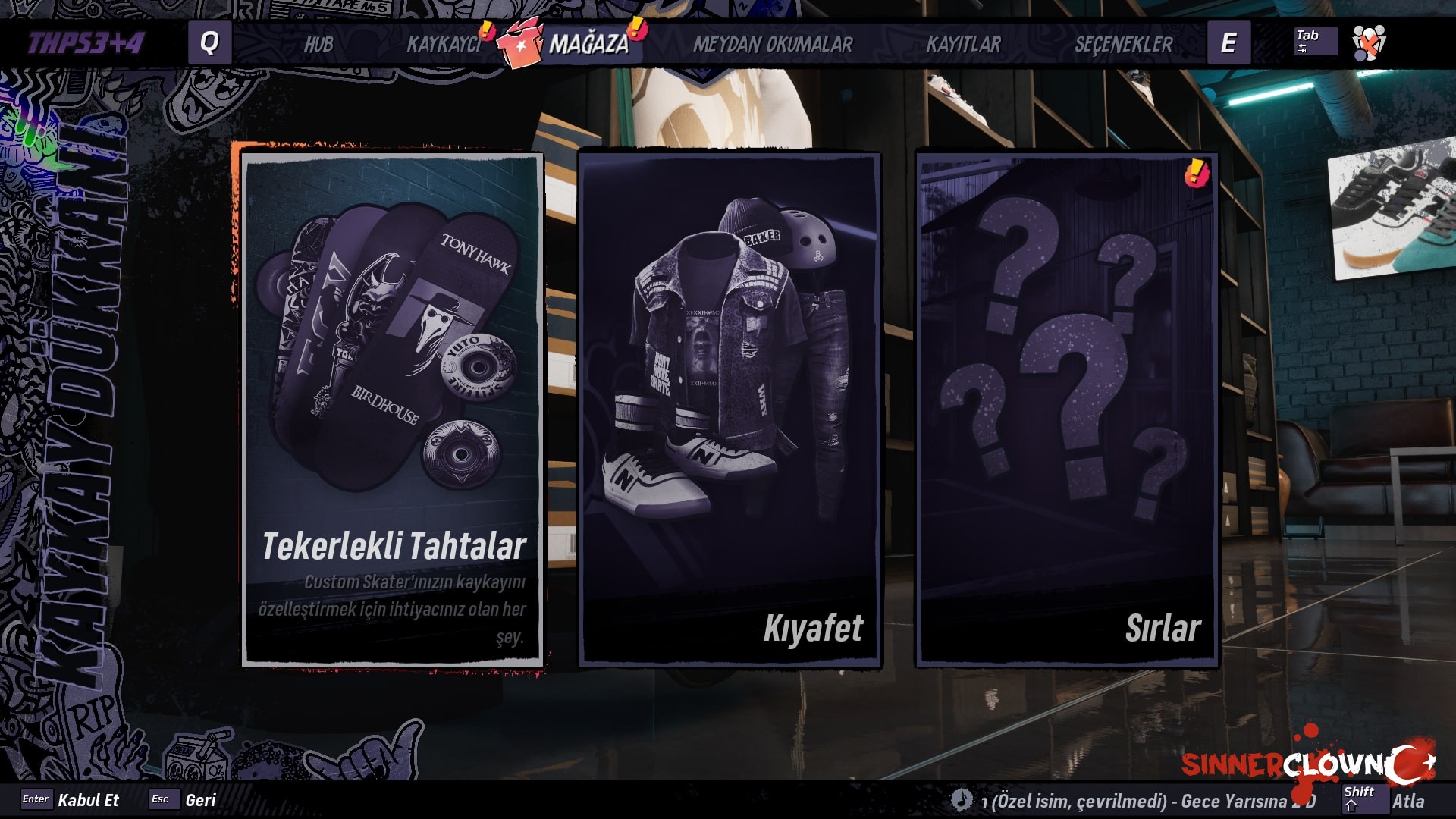
Task: Switch to the HUB tab
Action: pyautogui.click(x=318, y=45)
